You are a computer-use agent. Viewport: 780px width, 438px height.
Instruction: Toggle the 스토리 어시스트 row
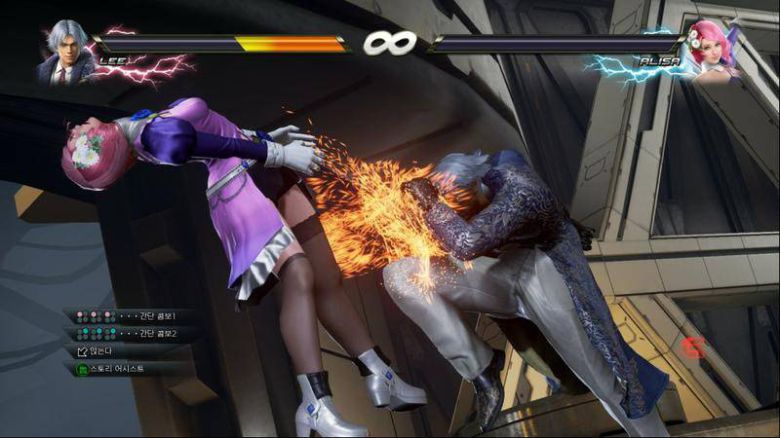point(125,368)
